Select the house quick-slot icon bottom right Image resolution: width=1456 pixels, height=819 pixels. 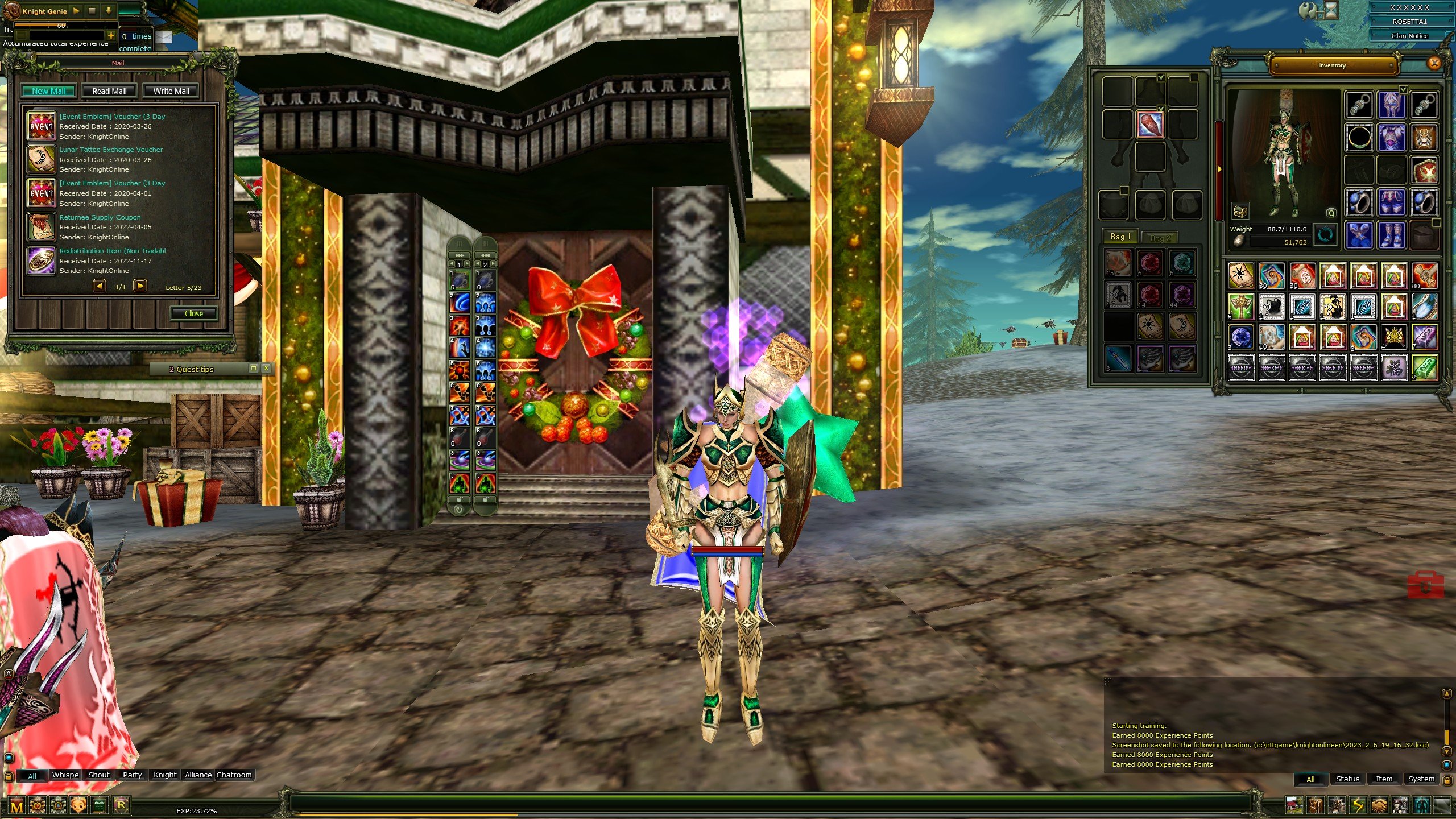click(x=1294, y=804)
